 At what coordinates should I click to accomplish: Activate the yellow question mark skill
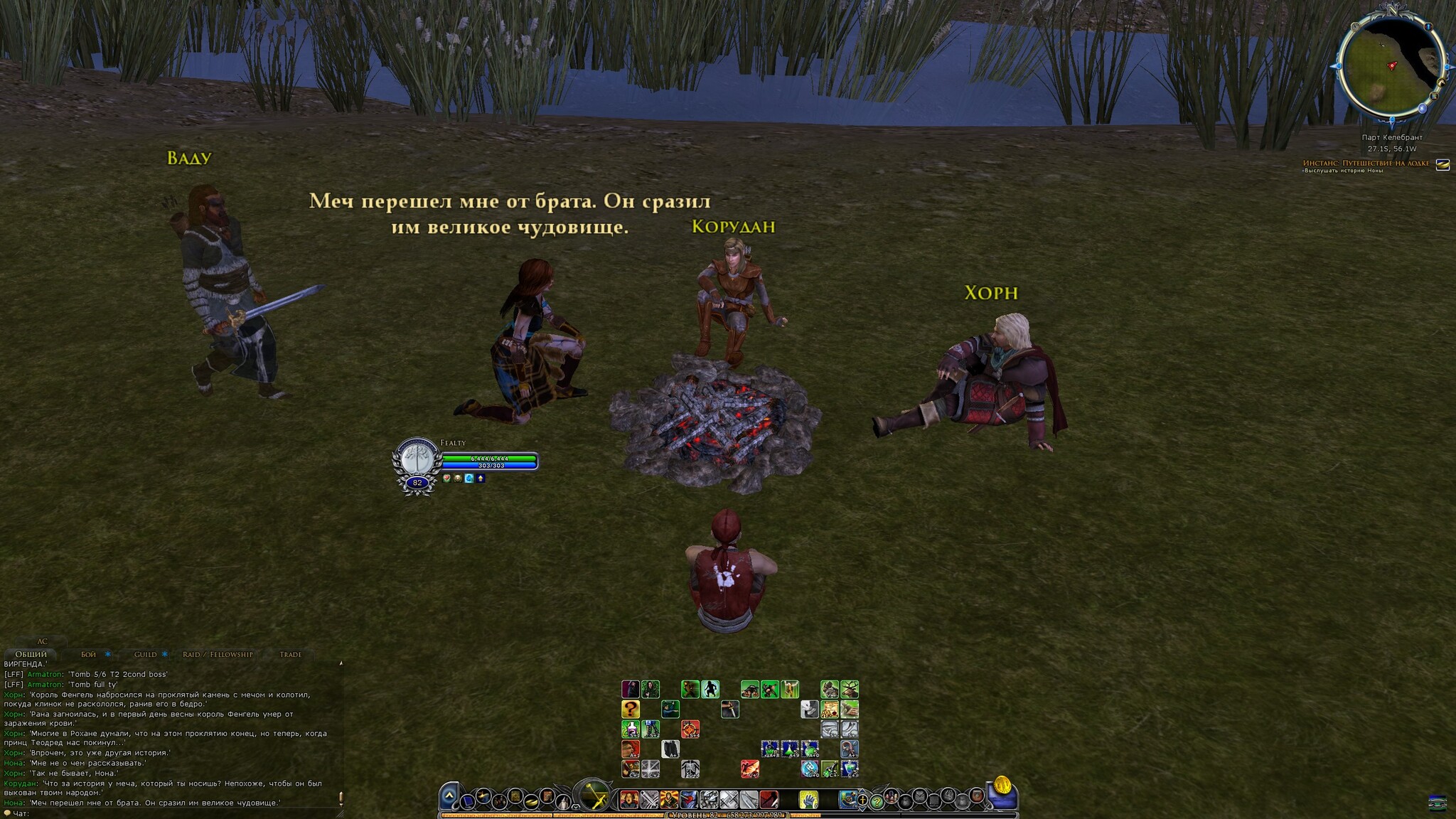pos(630,709)
